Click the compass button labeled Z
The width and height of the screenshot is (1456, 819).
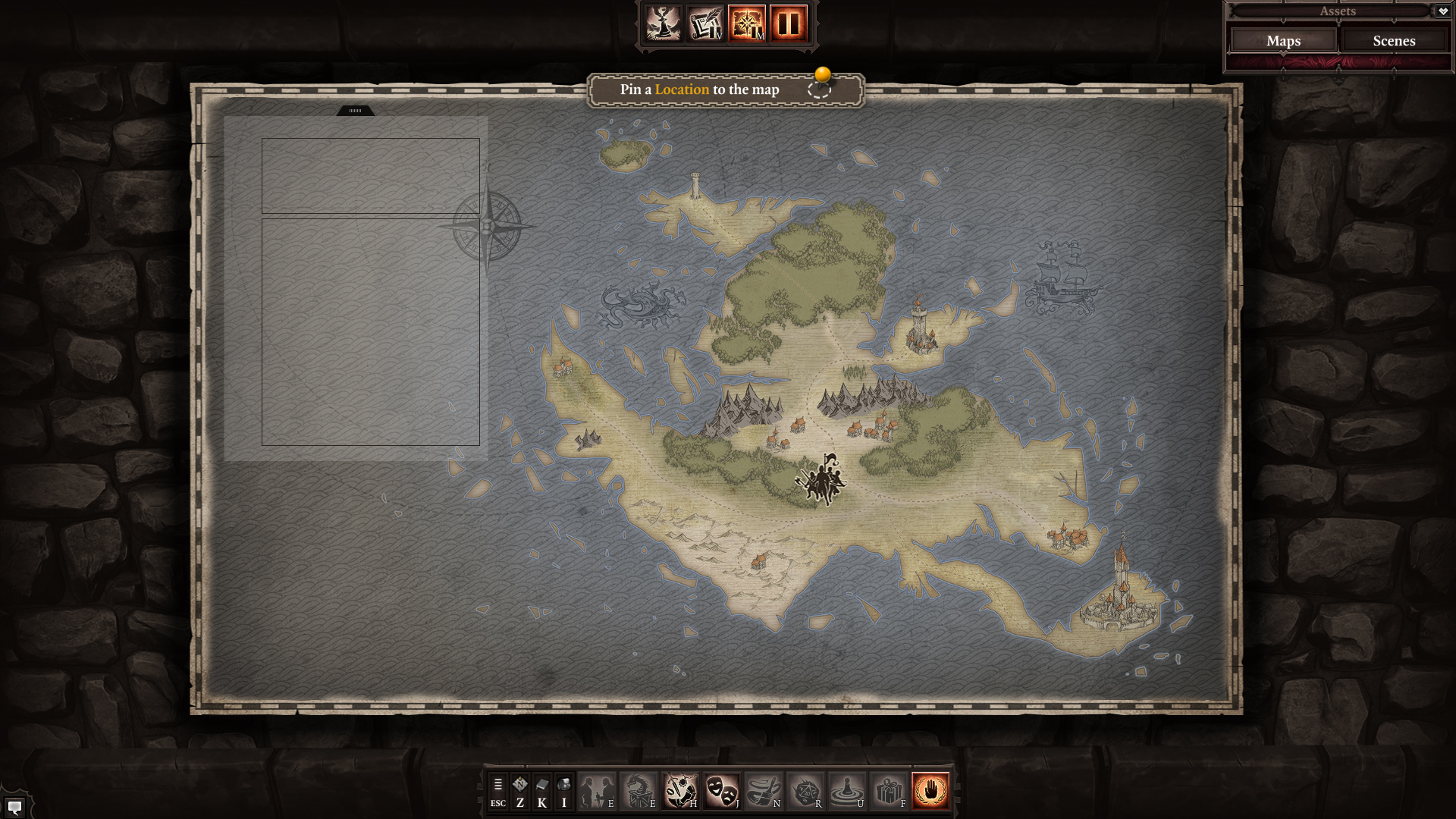pos(519,791)
